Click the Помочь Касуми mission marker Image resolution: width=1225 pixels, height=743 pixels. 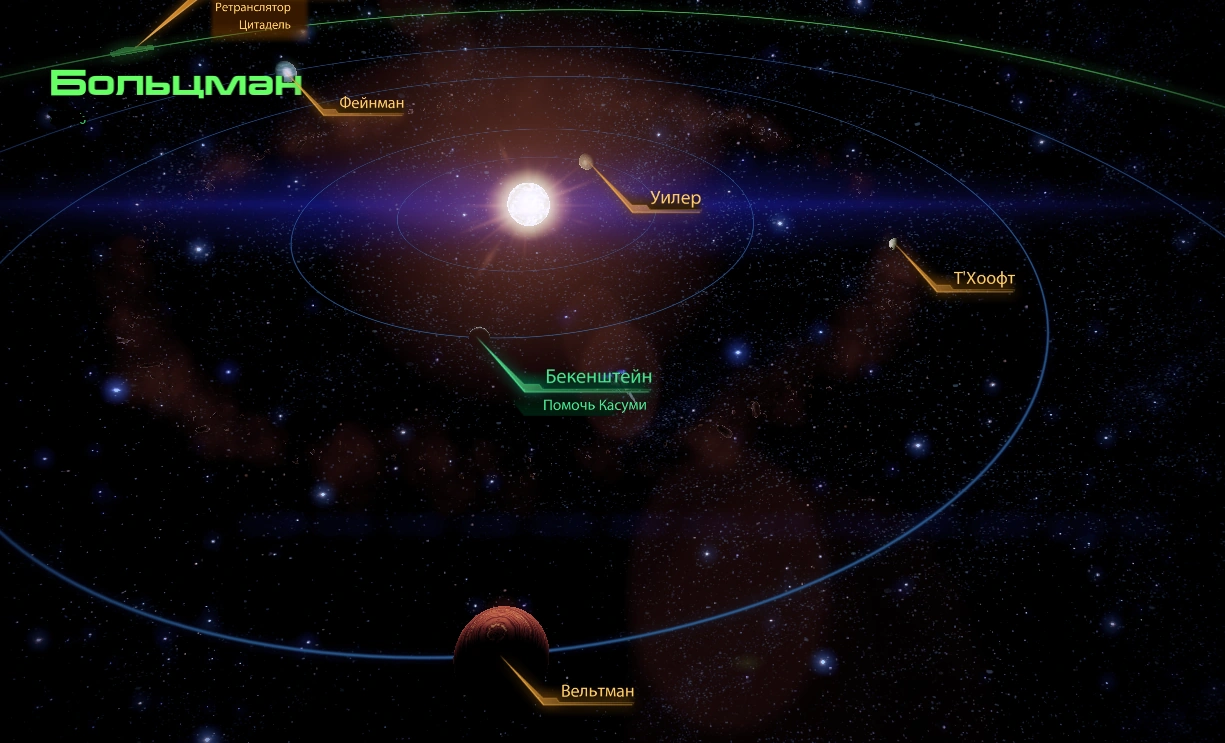[x=594, y=405]
